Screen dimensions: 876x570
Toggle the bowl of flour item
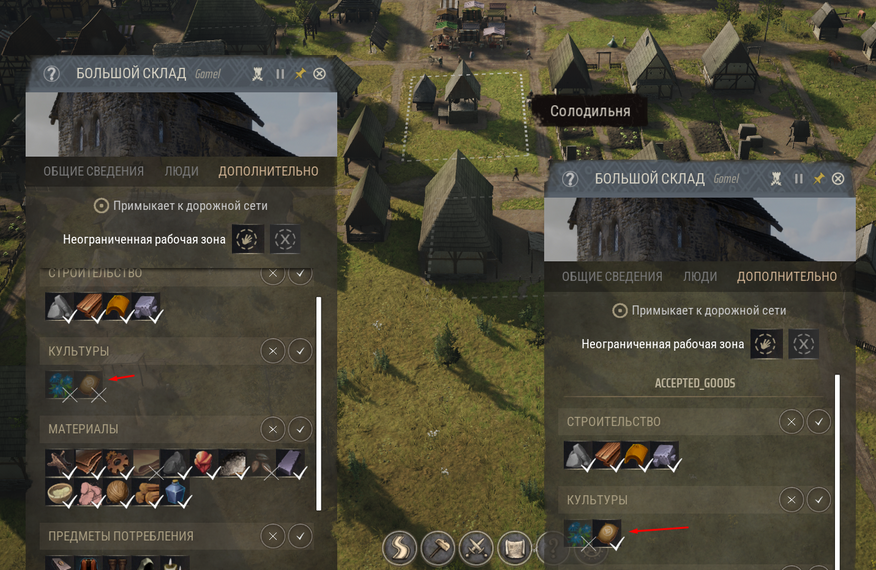click(x=61, y=493)
